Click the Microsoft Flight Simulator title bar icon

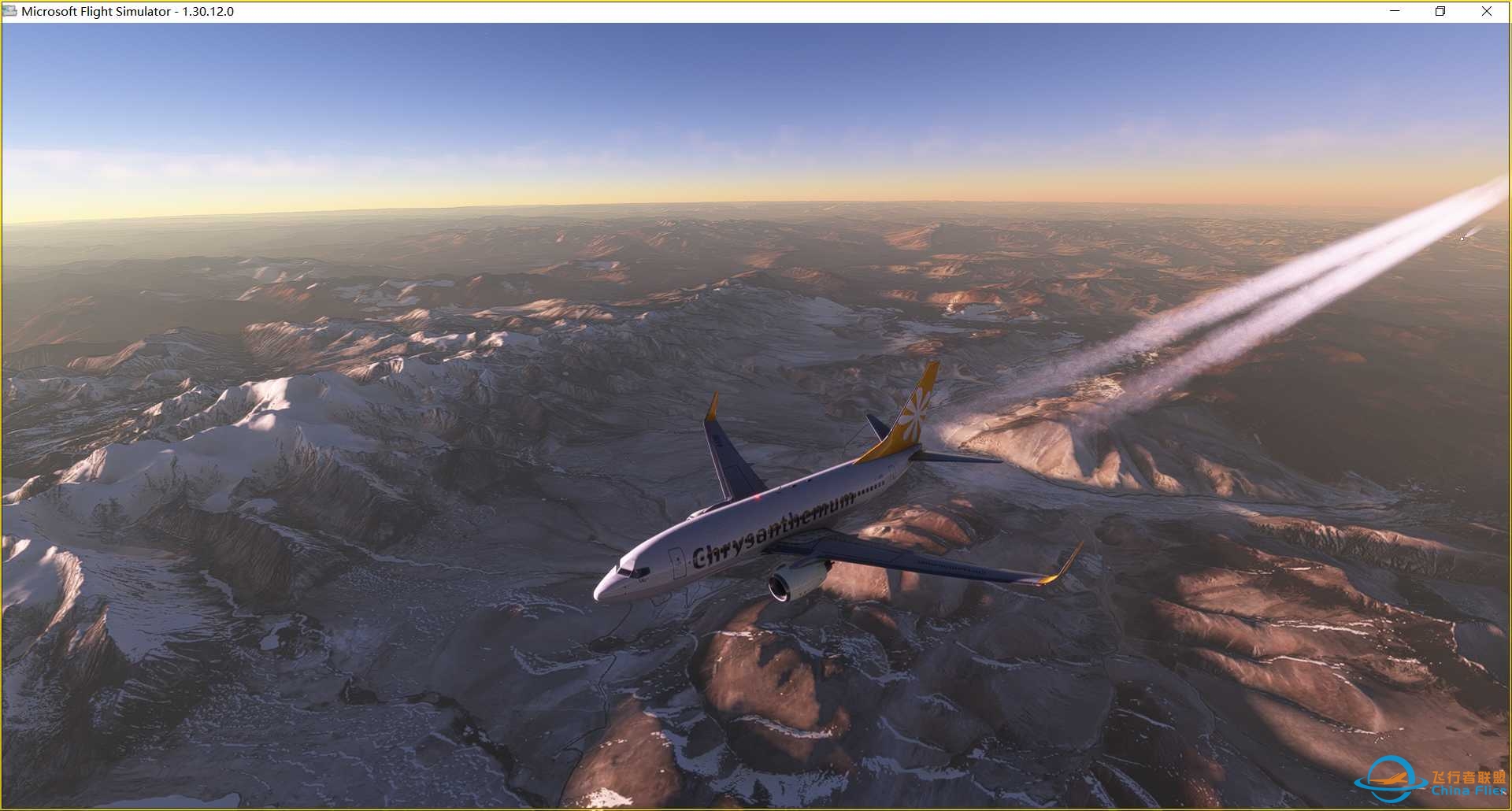click(11, 11)
